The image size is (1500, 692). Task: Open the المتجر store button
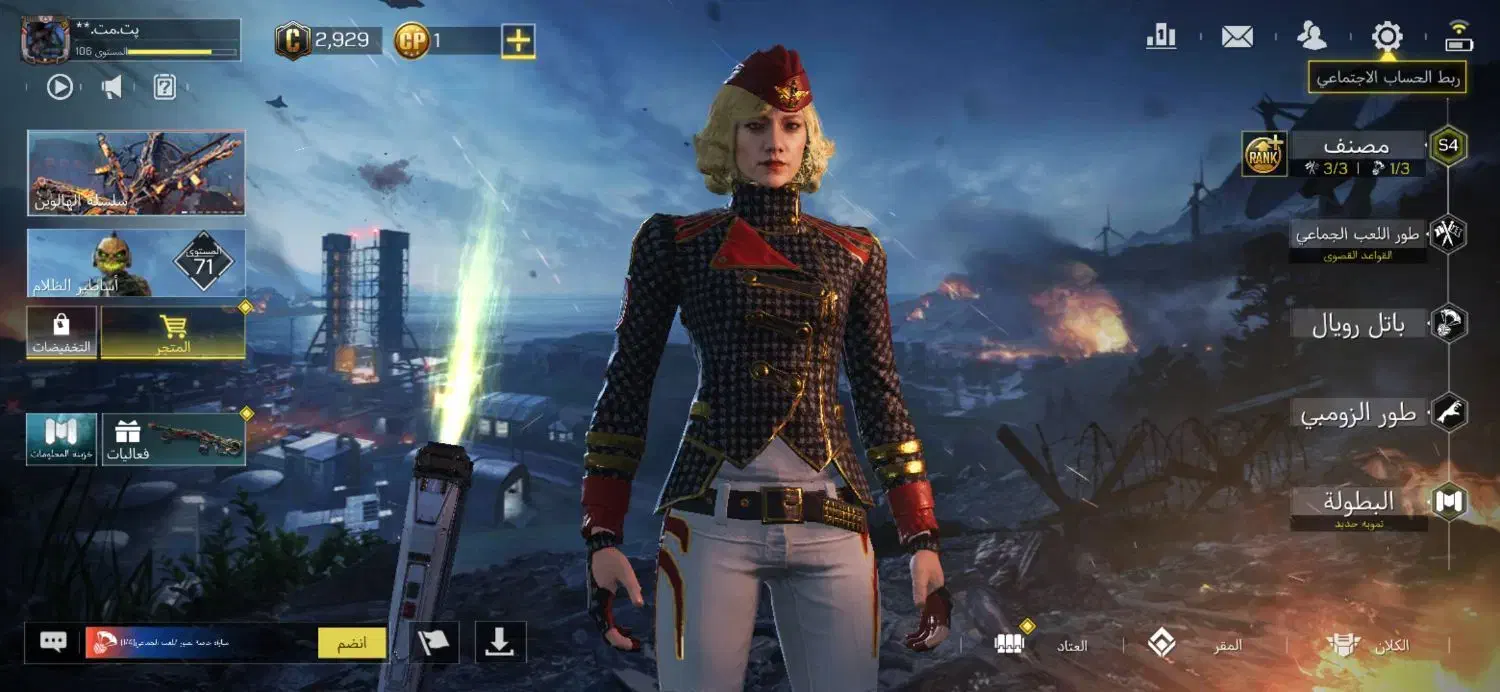173,332
